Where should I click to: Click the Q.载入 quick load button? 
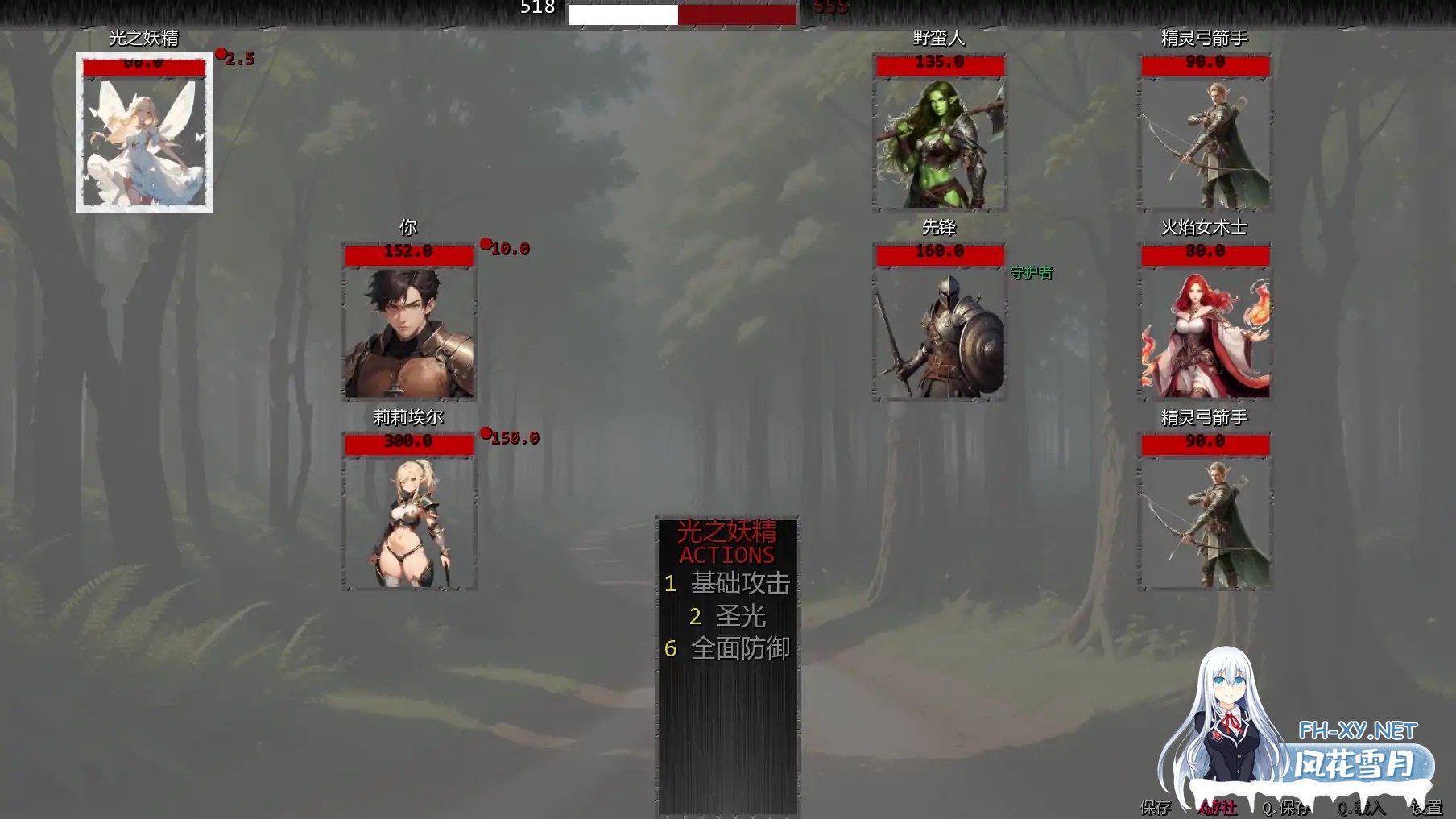point(1361,807)
